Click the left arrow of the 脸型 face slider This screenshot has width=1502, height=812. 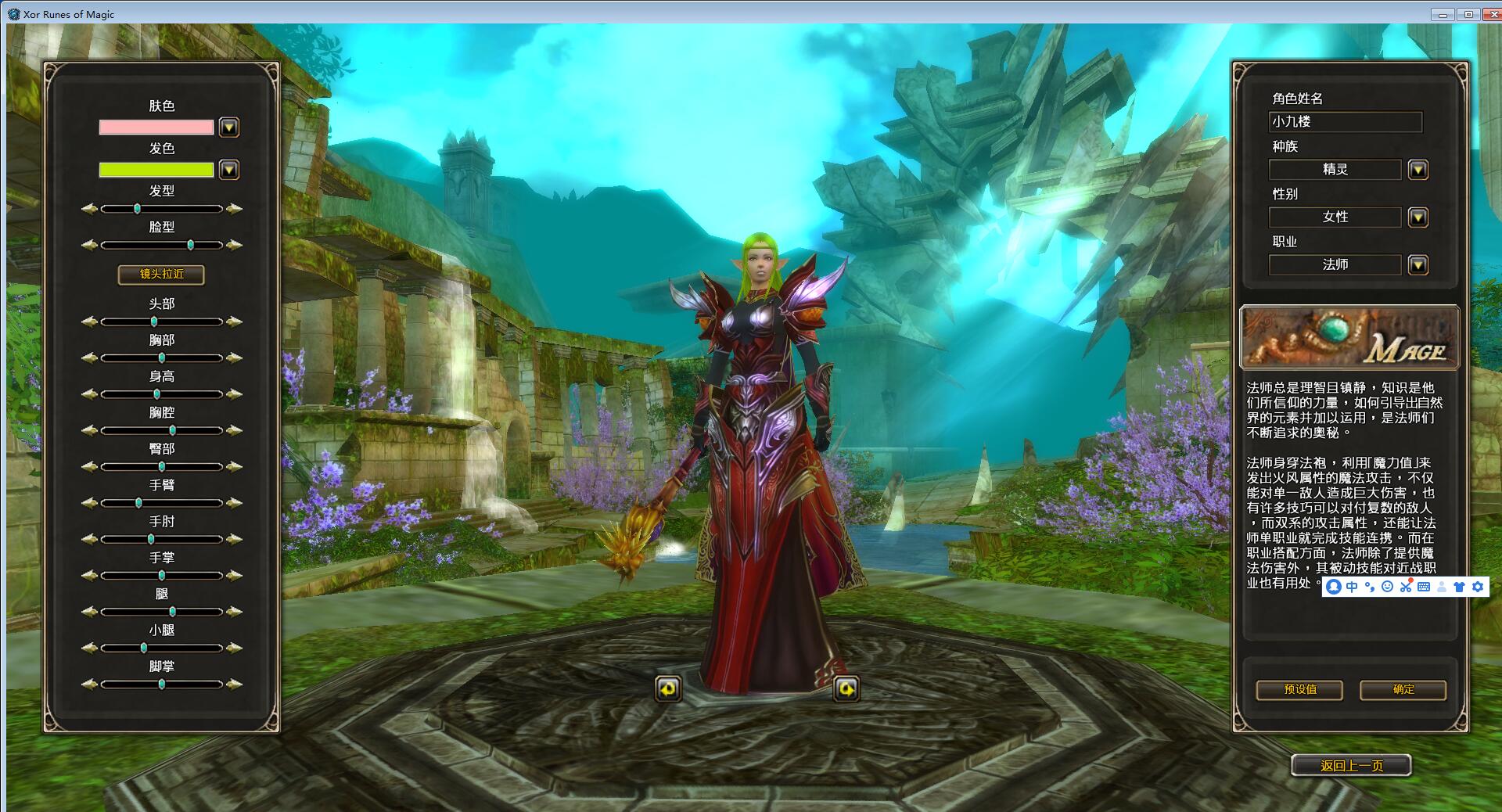(x=89, y=245)
